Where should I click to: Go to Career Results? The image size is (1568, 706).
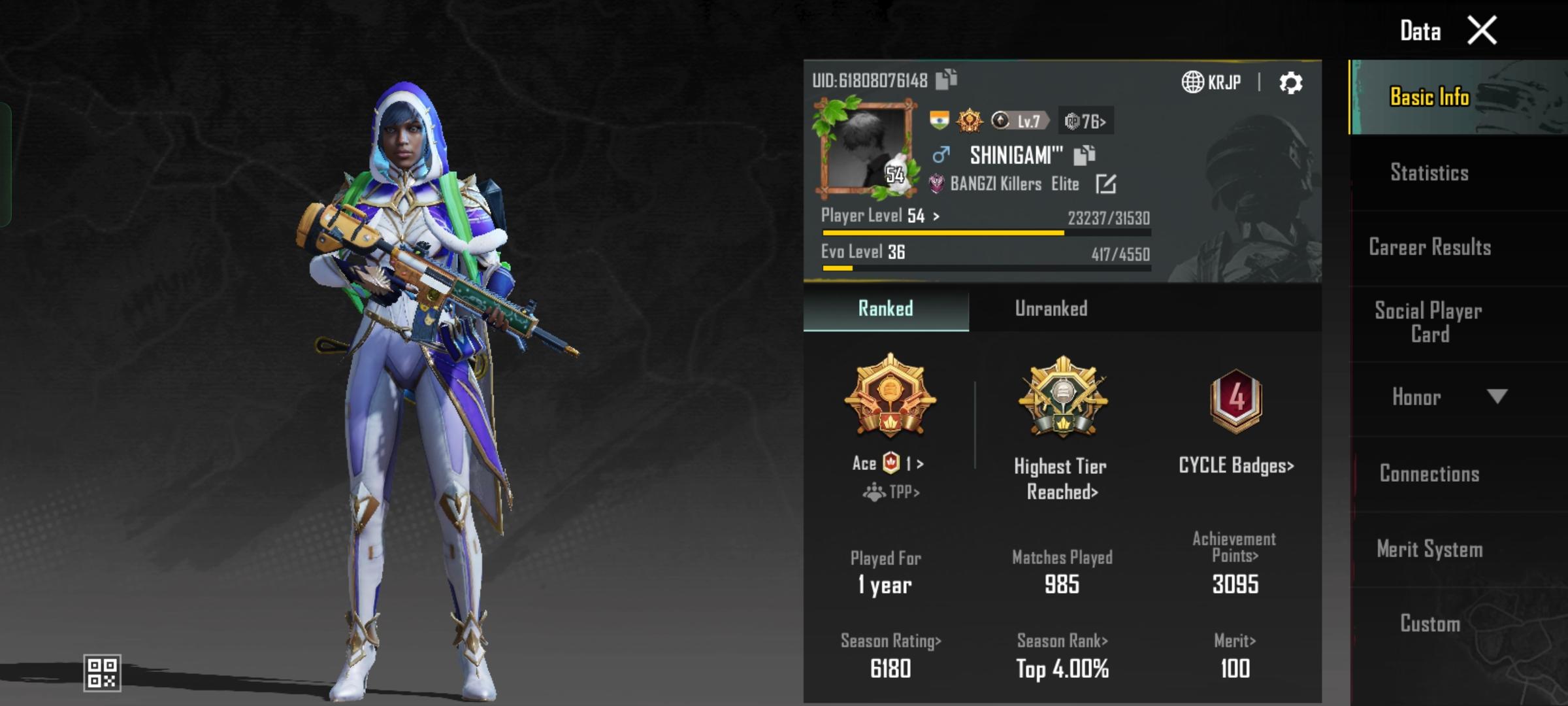coord(1429,247)
